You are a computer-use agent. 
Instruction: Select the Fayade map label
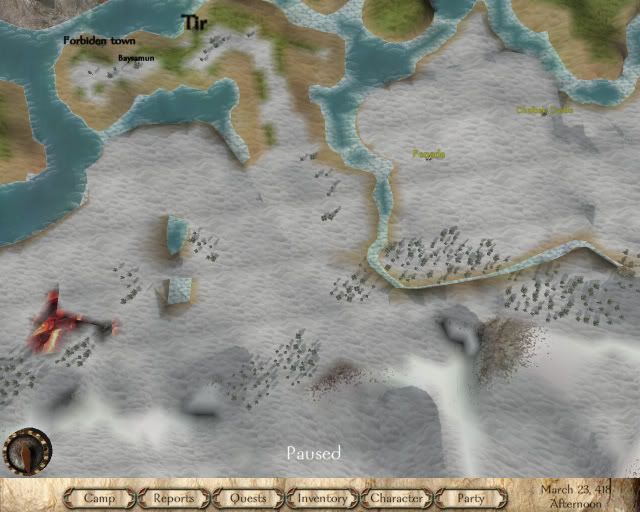[x=428, y=155]
